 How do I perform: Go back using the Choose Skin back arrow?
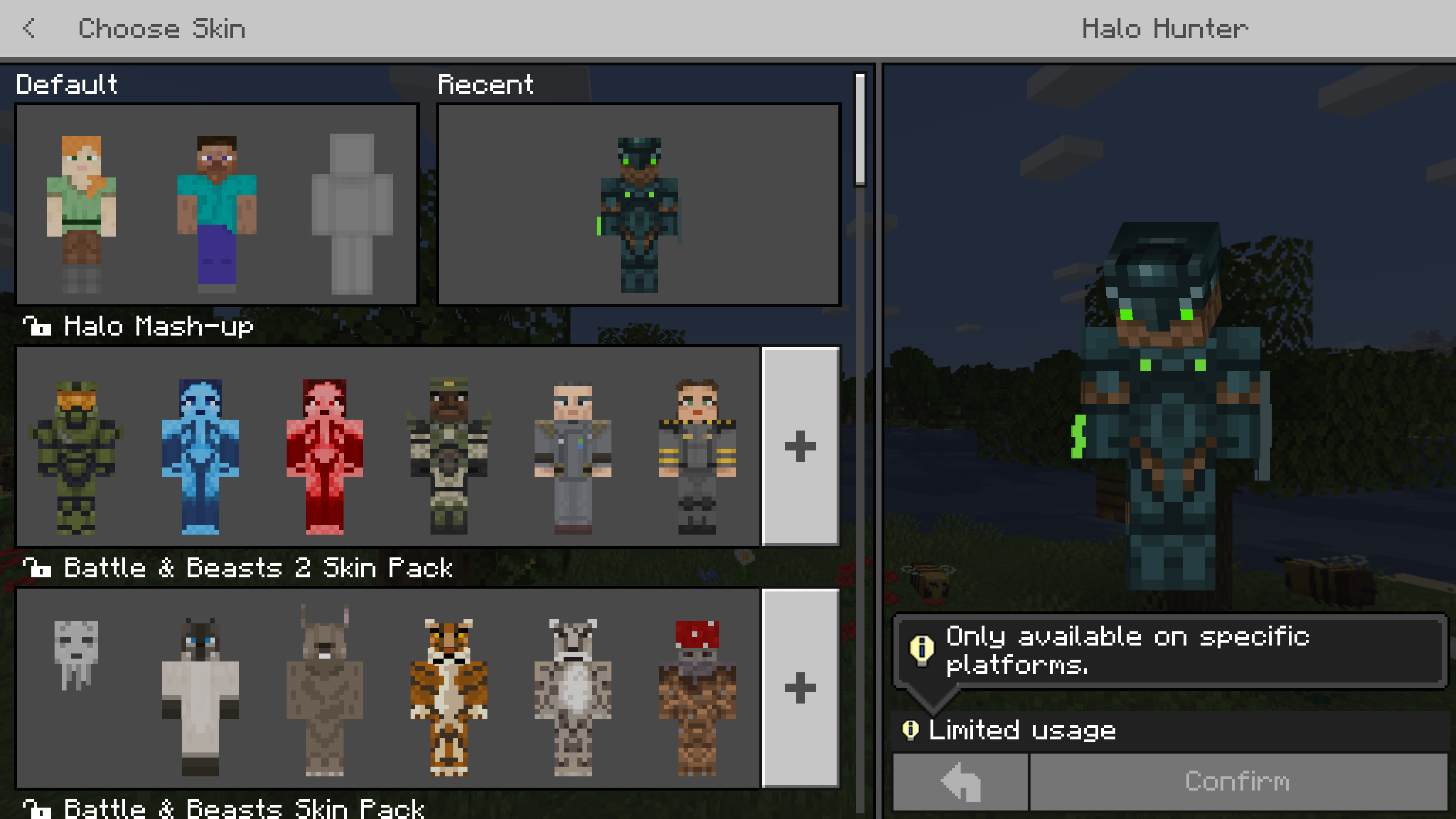[30, 28]
